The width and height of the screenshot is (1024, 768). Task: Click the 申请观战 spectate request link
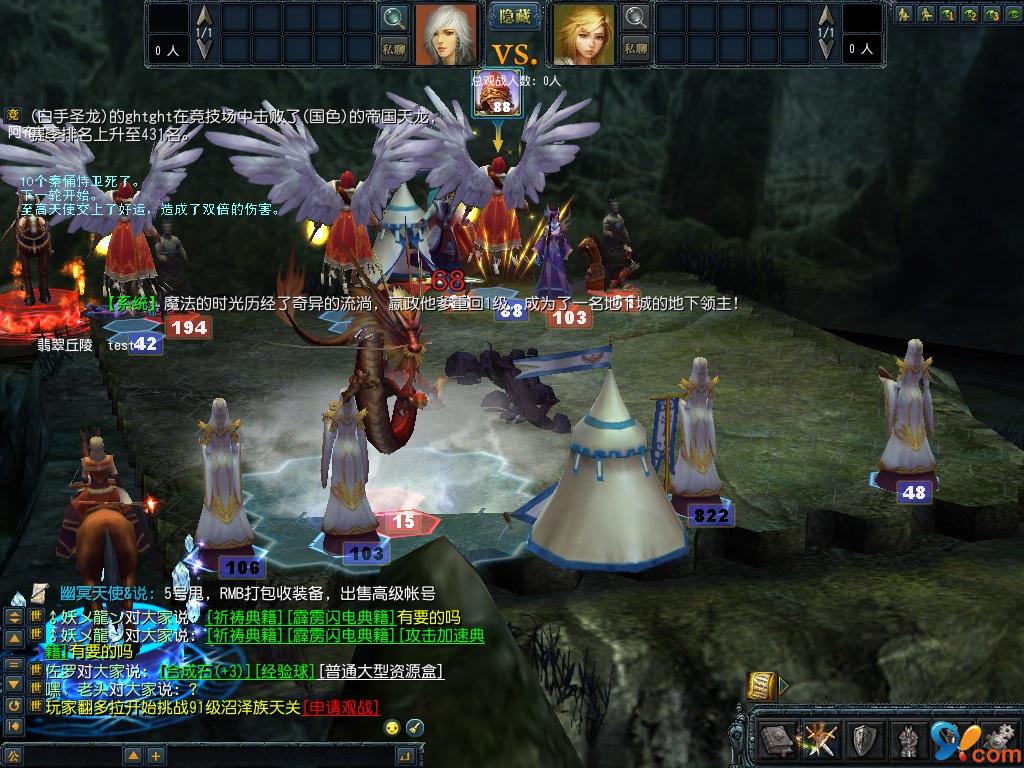(340, 707)
